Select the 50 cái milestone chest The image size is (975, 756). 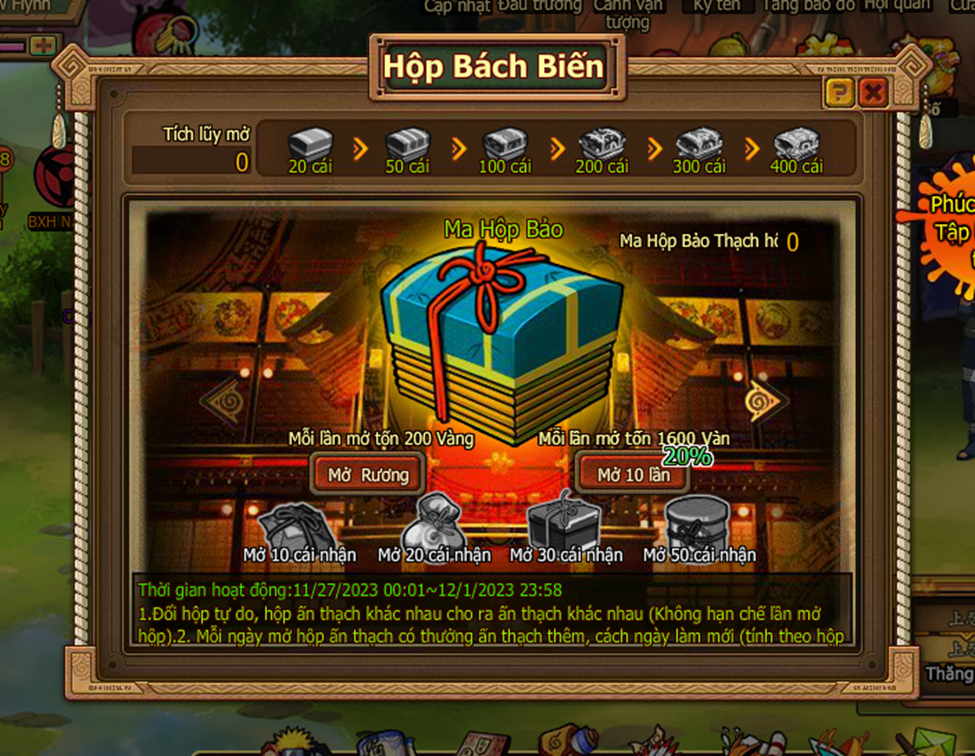pos(407,145)
